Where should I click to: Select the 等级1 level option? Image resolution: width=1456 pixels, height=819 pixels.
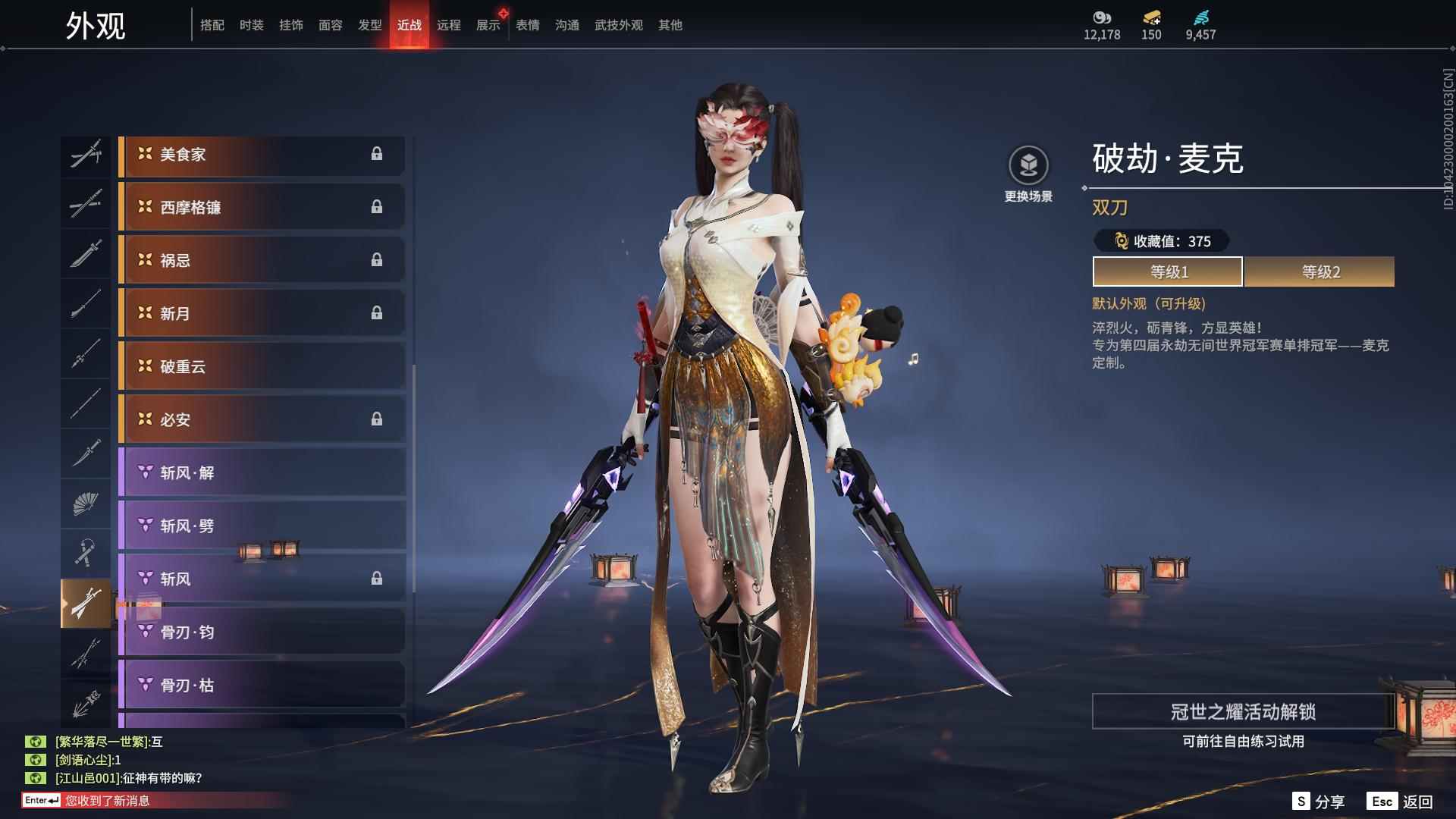[1166, 271]
